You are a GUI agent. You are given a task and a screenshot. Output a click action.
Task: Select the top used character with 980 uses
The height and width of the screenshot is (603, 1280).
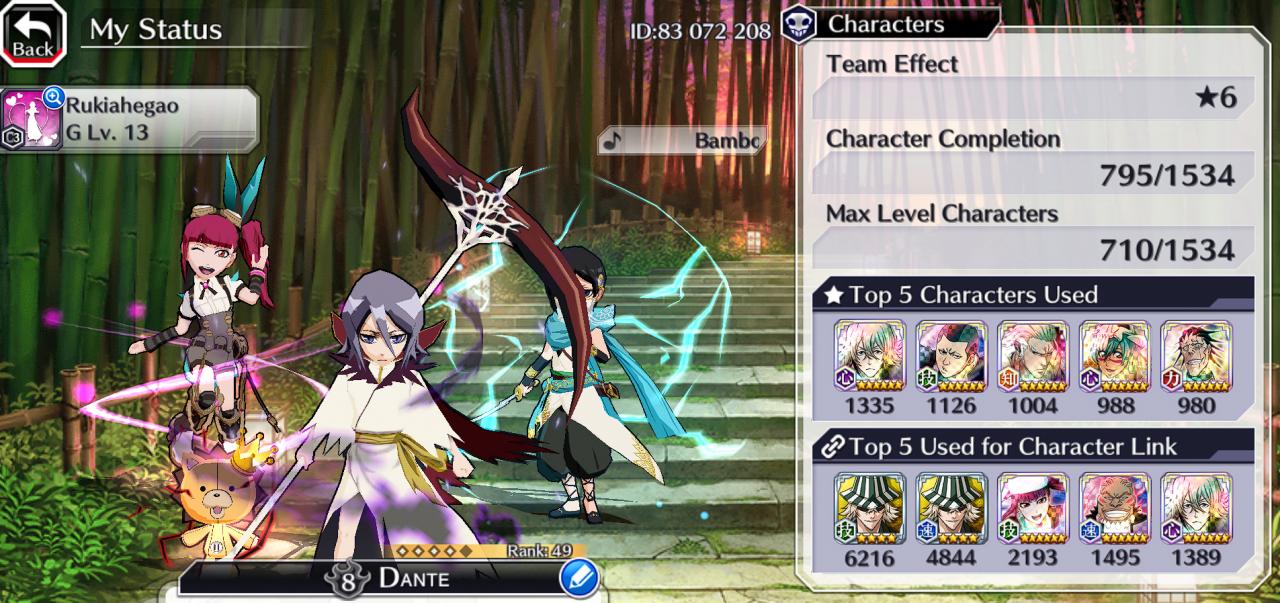click(x=1196, y=357)
